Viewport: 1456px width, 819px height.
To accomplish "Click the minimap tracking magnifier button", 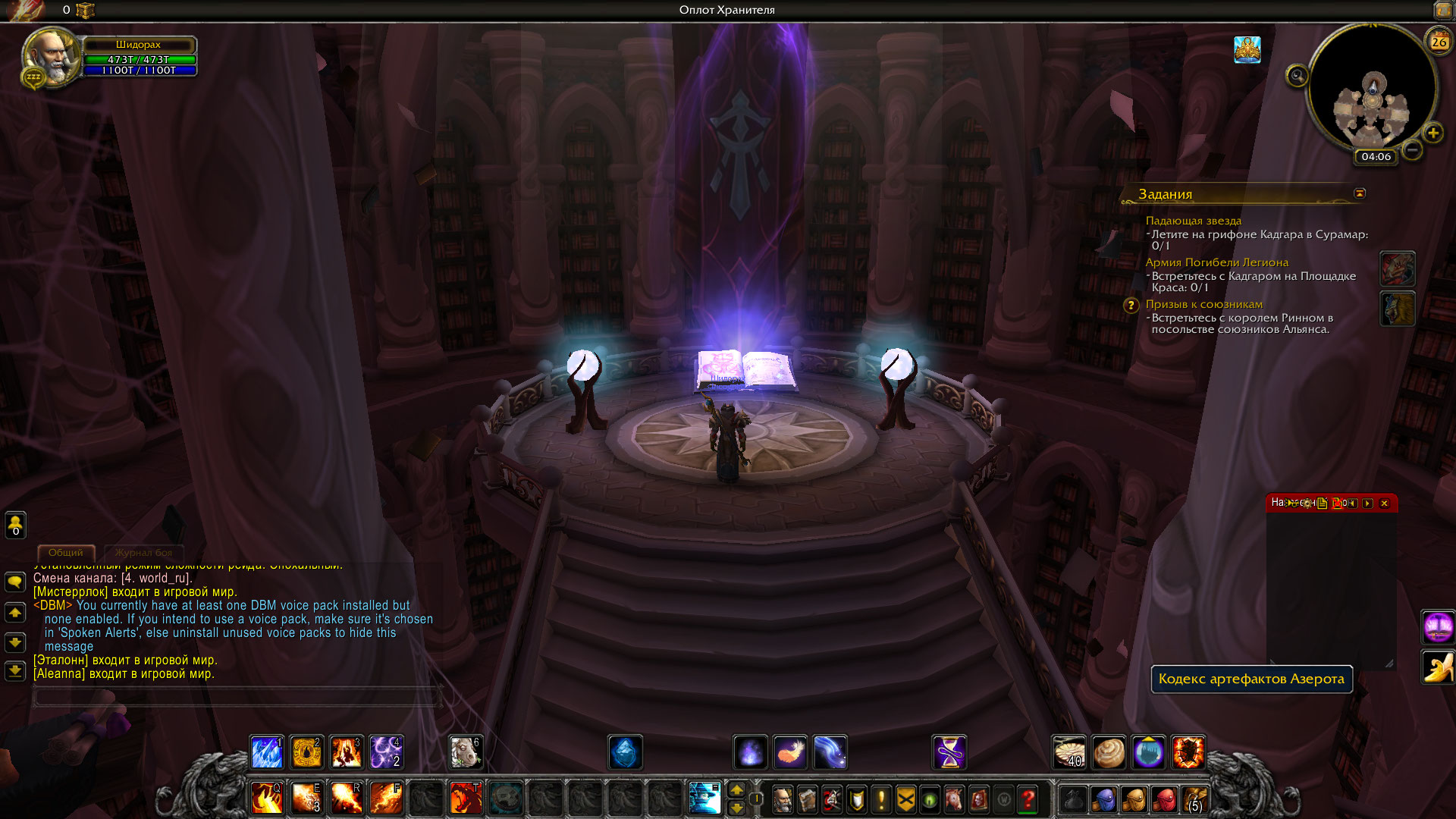I will click(1297, 76).
